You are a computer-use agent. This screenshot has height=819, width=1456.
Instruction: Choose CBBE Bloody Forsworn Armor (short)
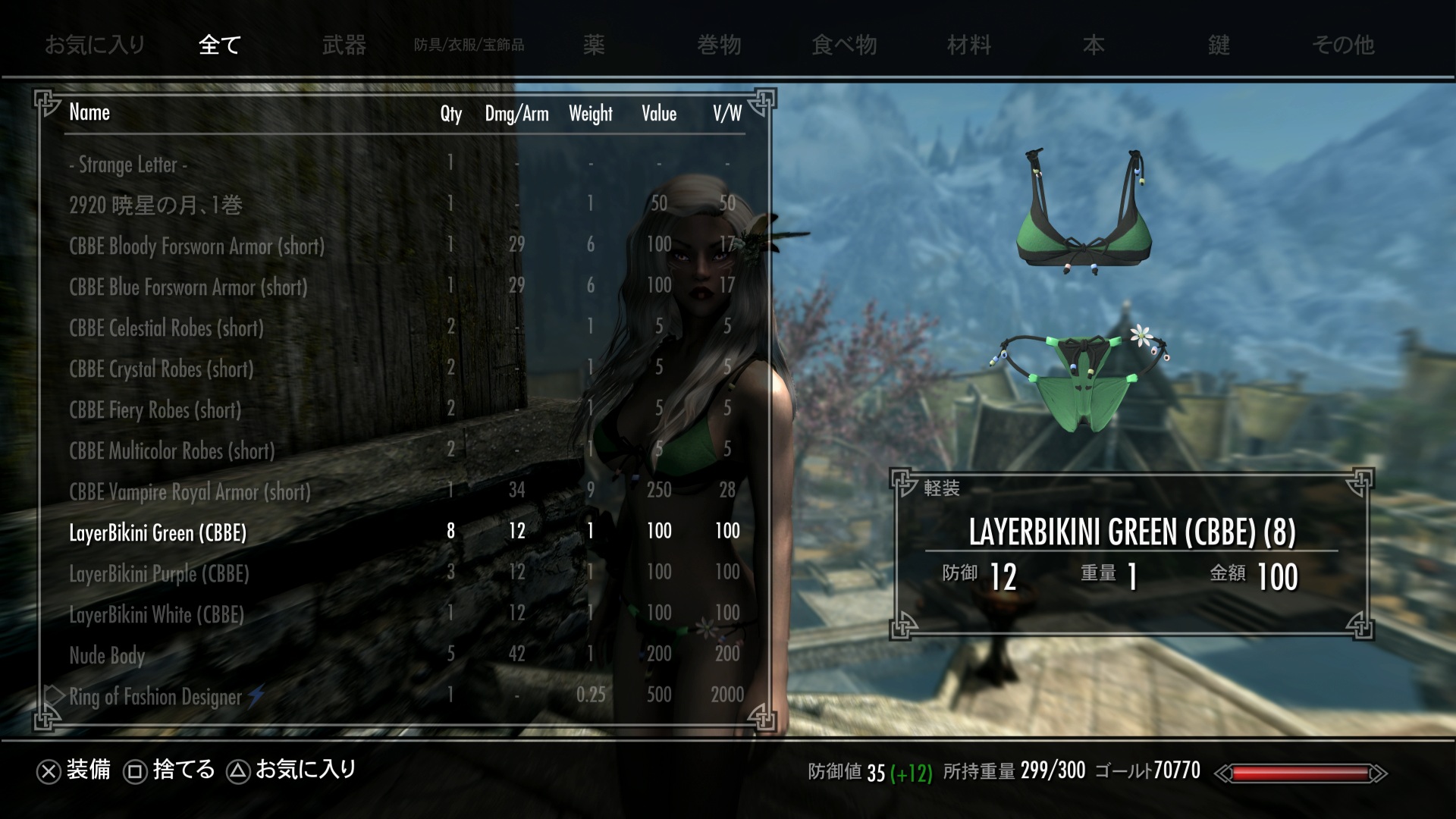click(x=196, y=246)
